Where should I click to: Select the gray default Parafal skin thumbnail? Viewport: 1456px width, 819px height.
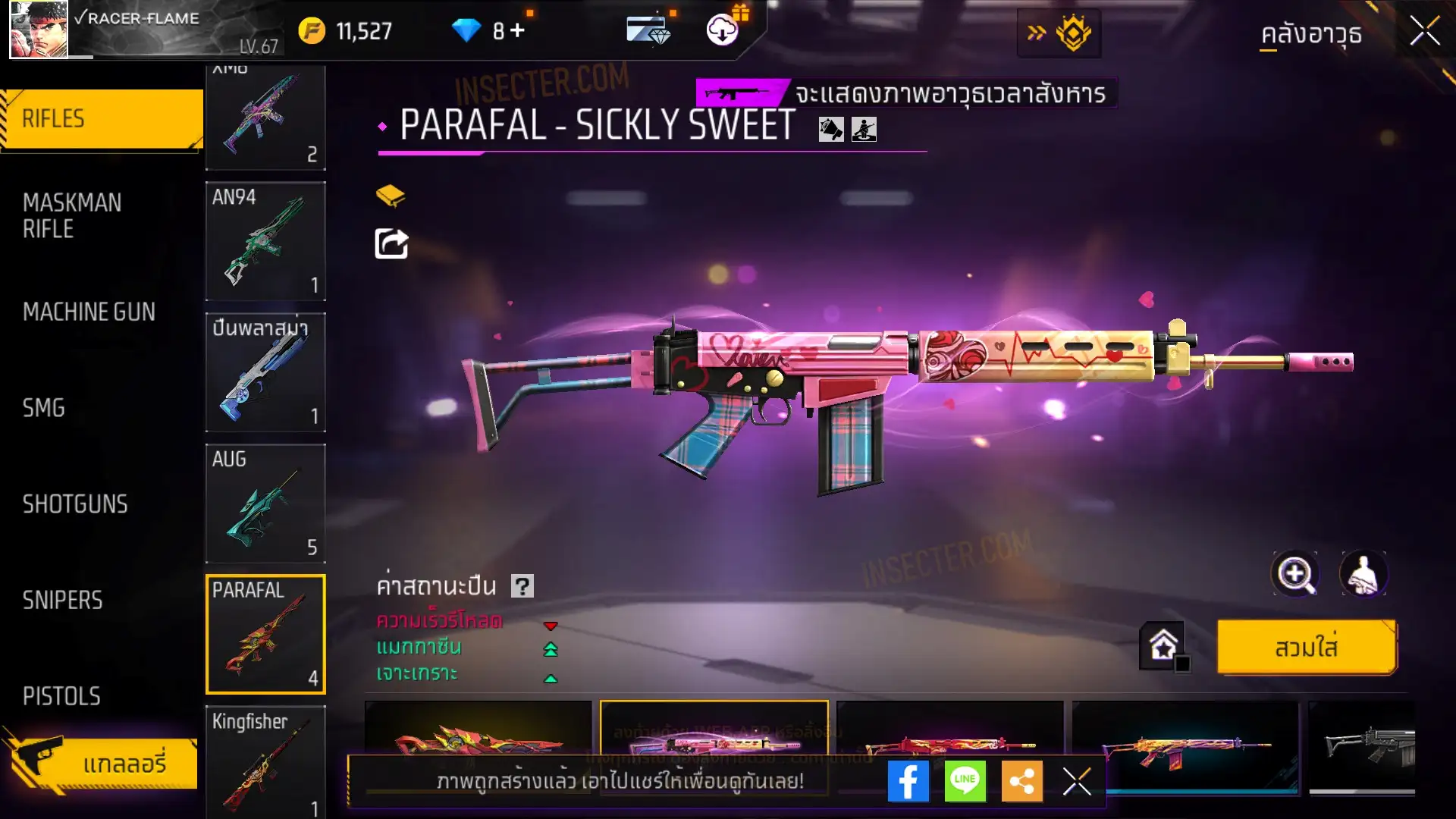(x=1365, y=747)
